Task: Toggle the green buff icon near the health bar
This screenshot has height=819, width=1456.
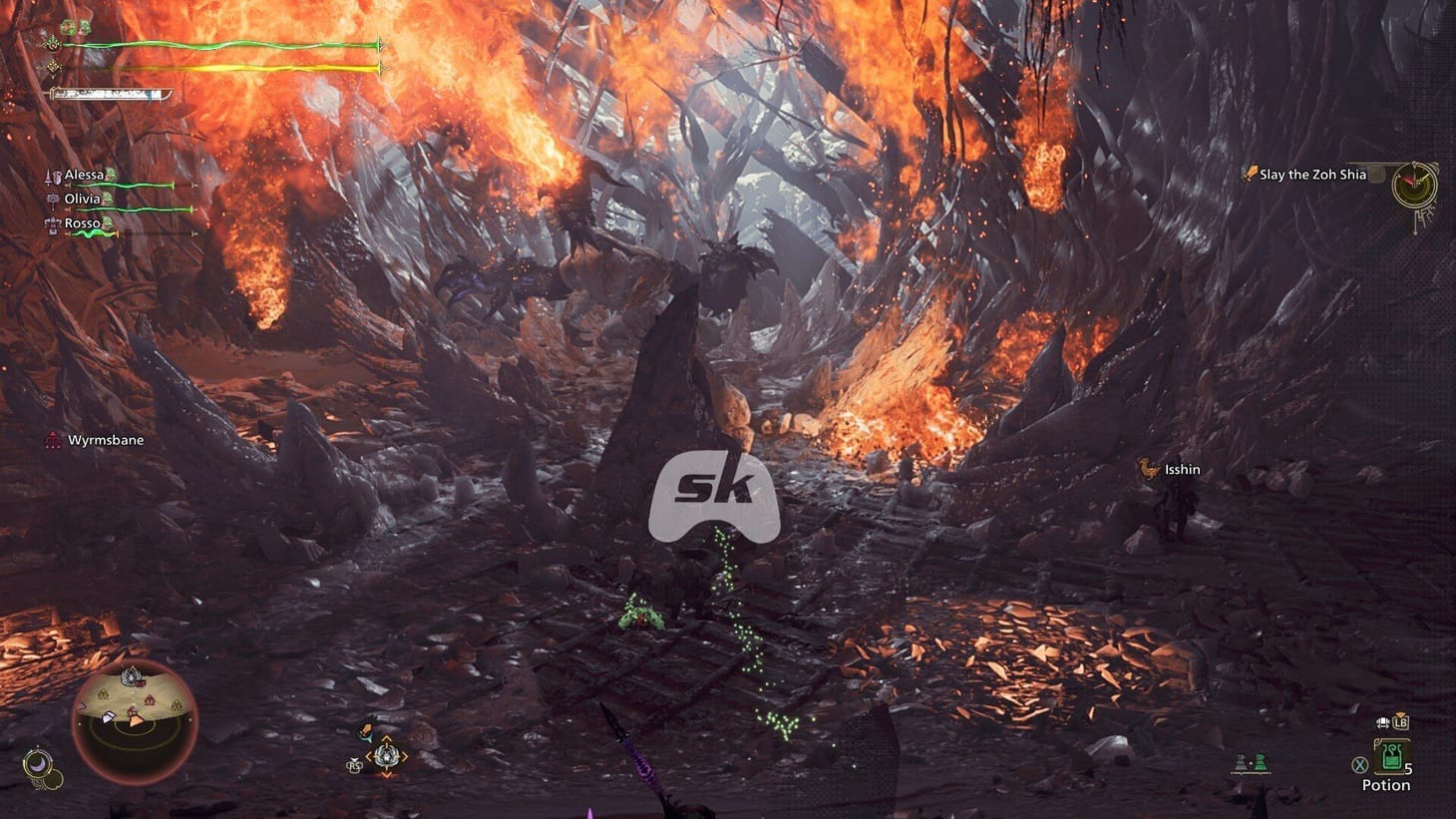Action: coord(65,25)
